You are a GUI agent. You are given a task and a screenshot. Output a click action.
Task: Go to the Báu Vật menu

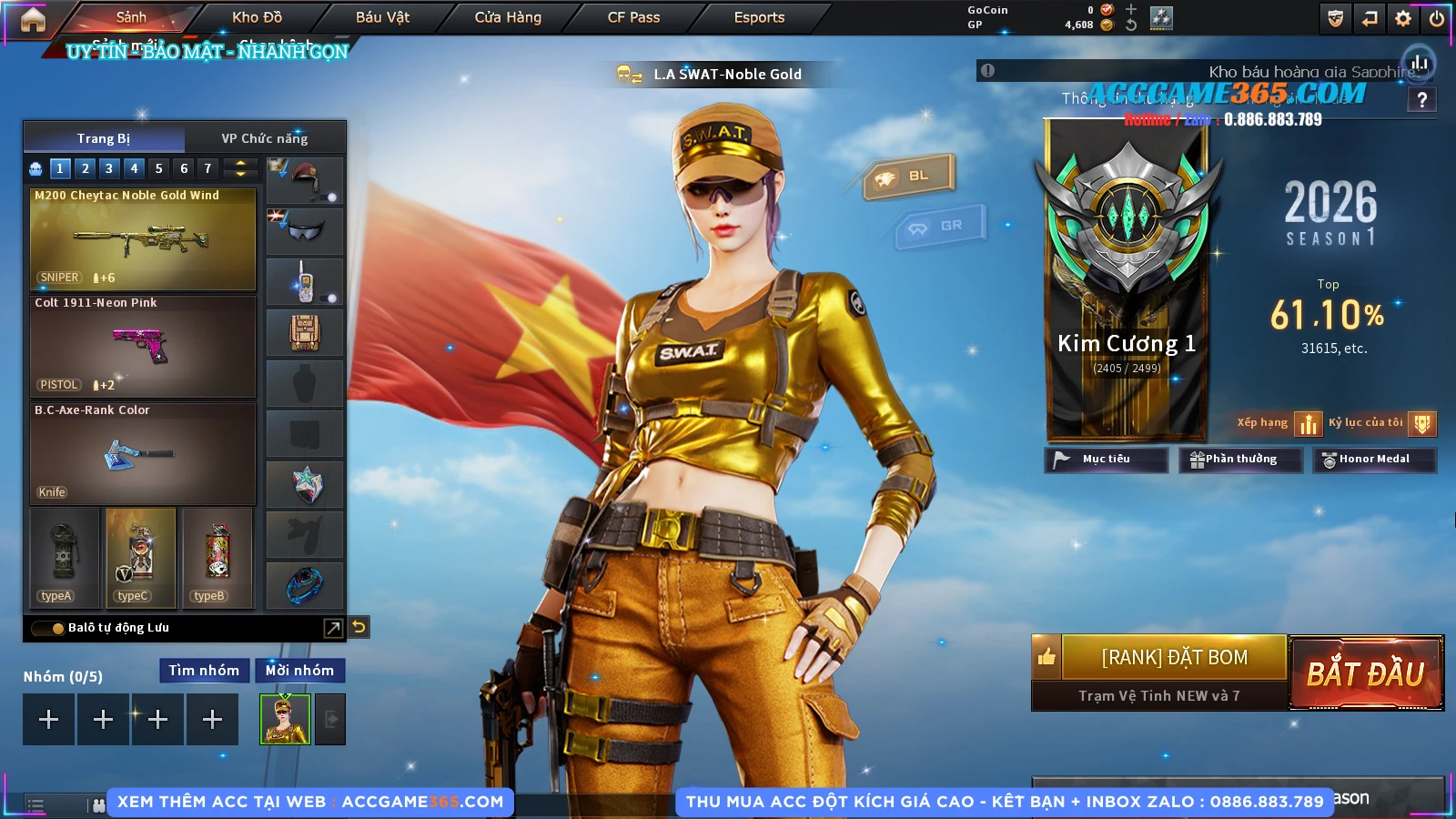point(382,17)
